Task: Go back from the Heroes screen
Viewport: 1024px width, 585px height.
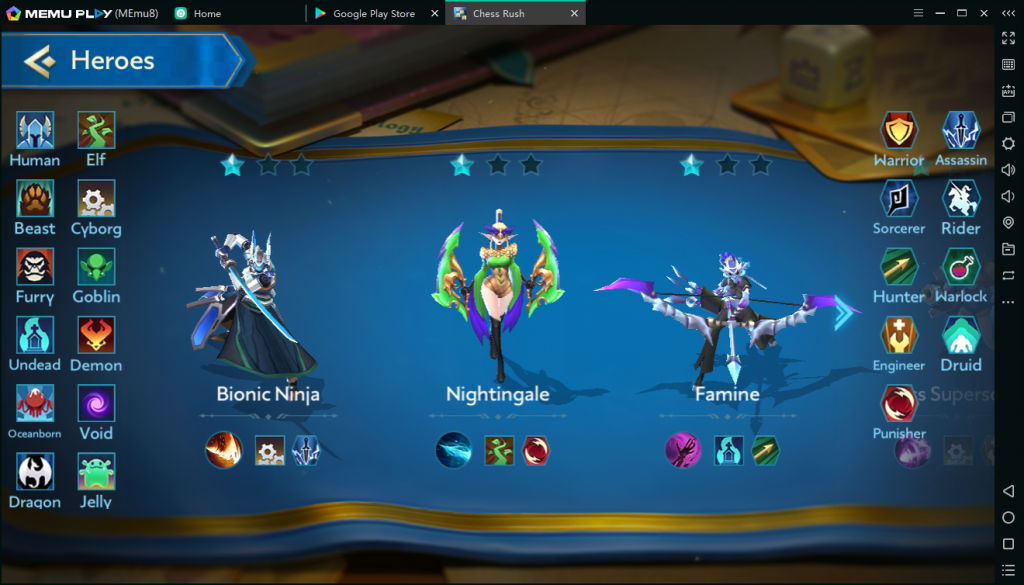Action: (40, 61)
